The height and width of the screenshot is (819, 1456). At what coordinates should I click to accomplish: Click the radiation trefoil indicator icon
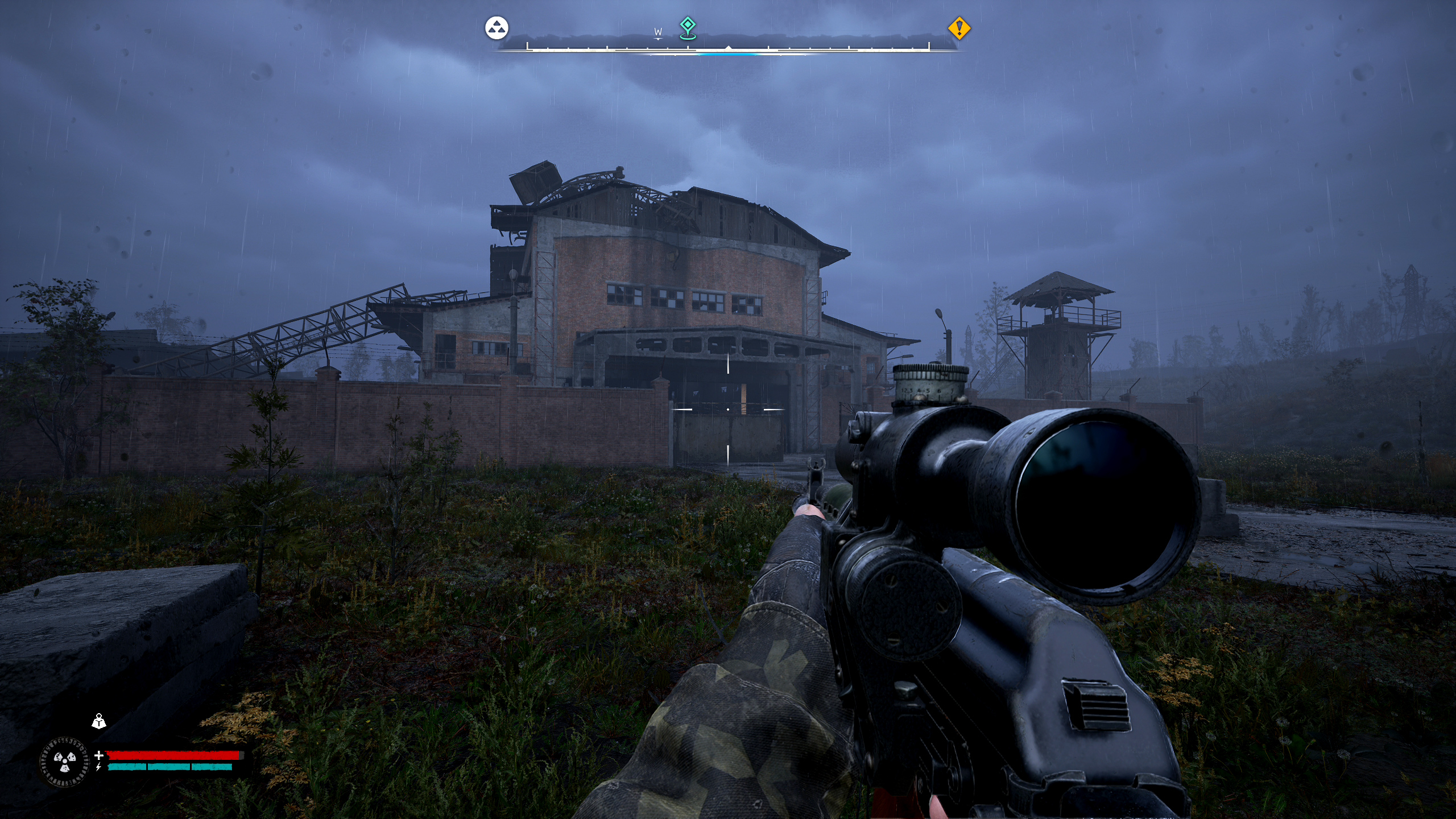(65, 762)
